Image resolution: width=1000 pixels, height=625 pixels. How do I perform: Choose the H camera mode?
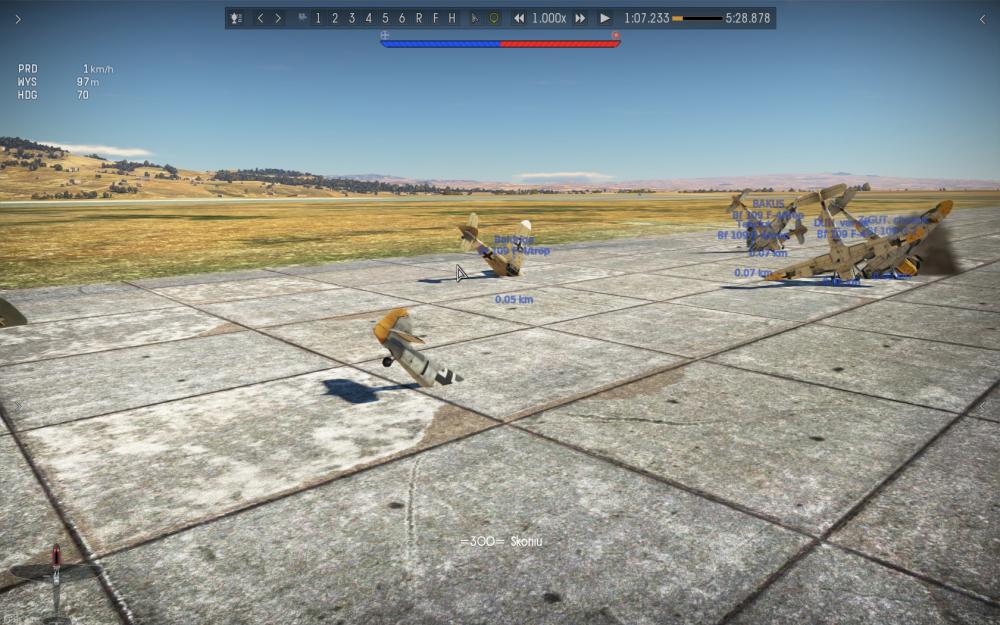click(x=452, y=18)
